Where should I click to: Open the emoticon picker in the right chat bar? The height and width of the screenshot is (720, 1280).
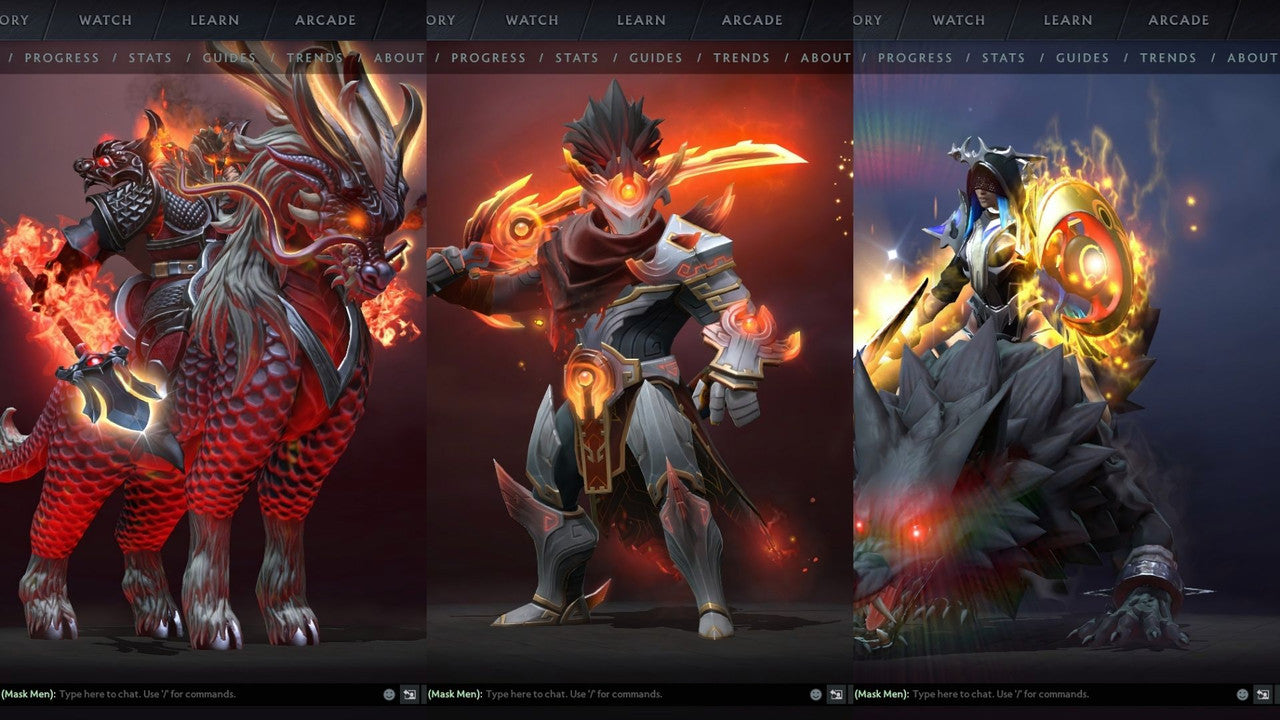[1242, 693]
